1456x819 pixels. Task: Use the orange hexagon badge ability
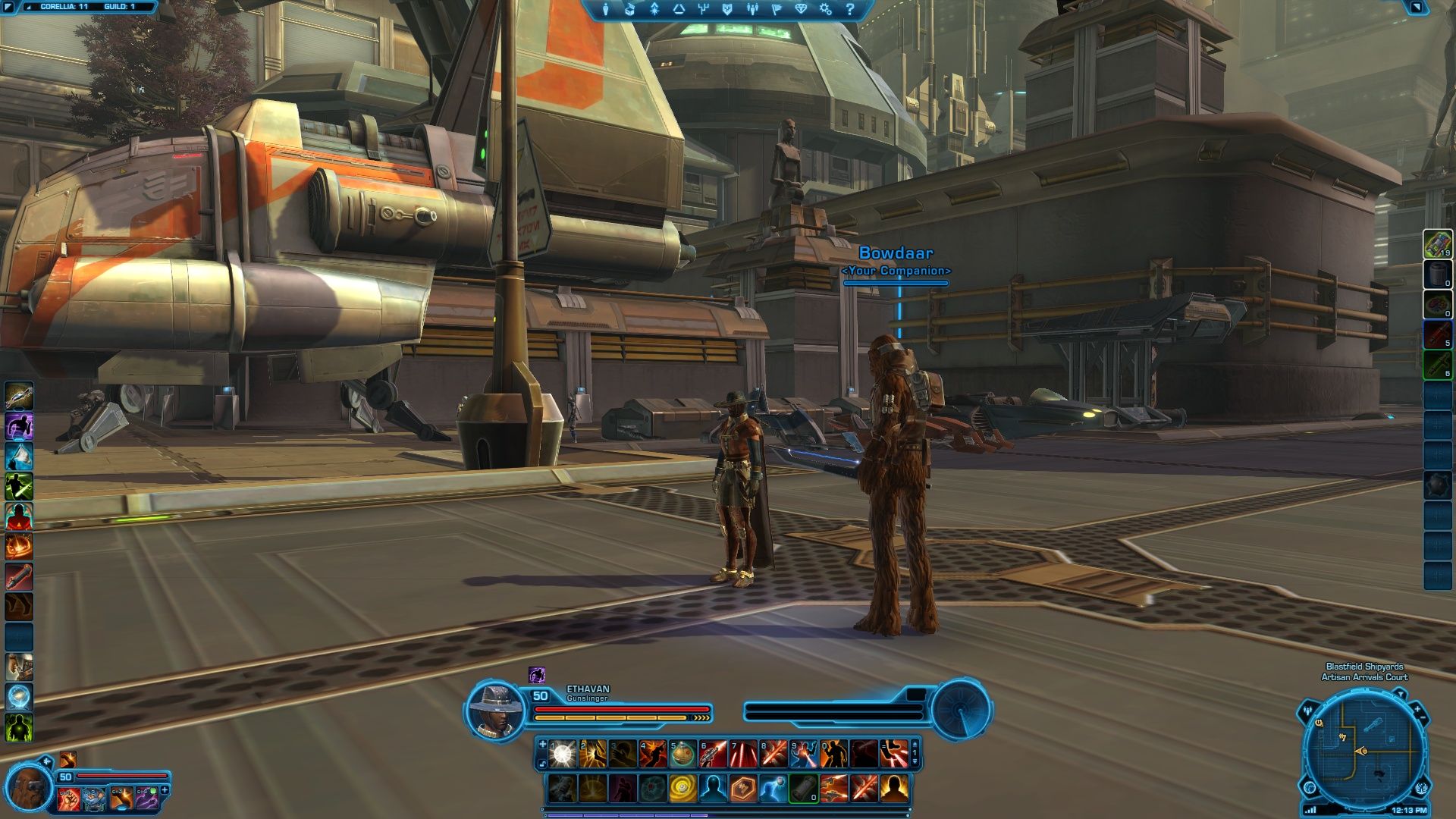coord(743,789)
